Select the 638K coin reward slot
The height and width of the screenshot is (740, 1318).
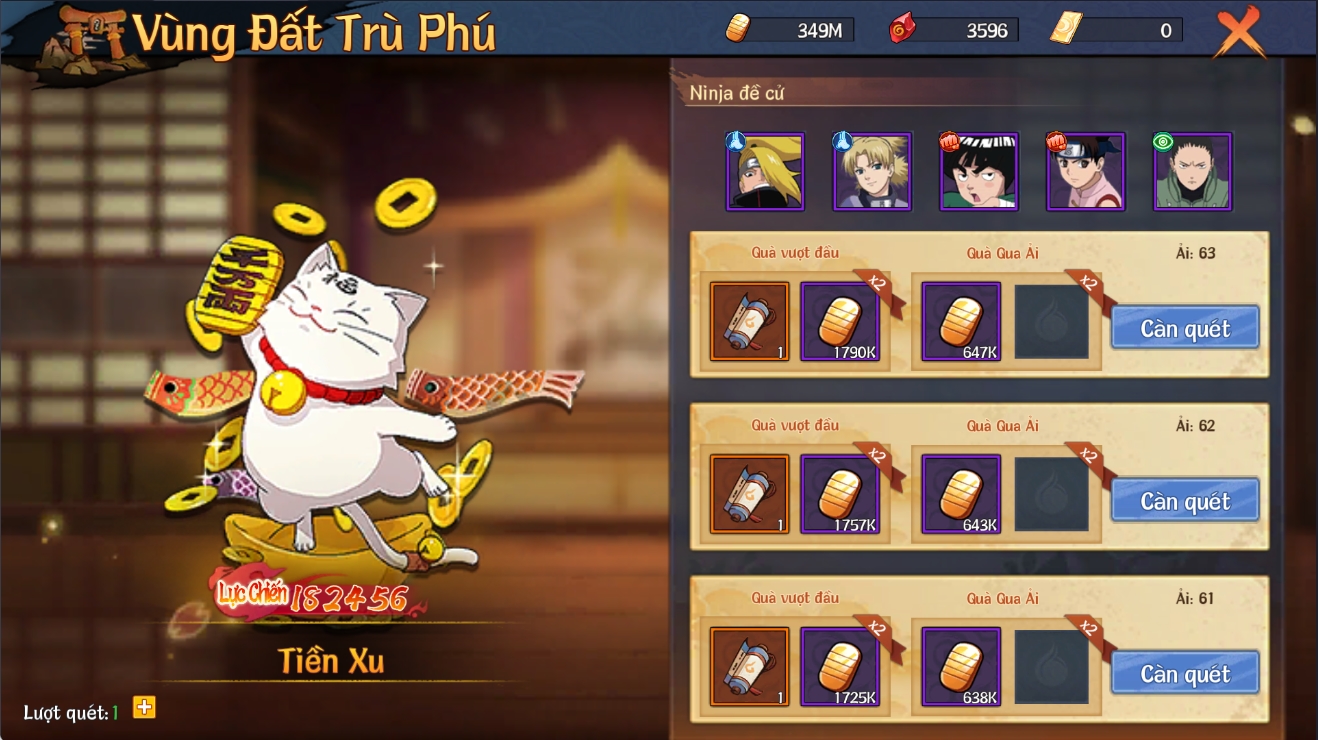click(x=961, y=667)
